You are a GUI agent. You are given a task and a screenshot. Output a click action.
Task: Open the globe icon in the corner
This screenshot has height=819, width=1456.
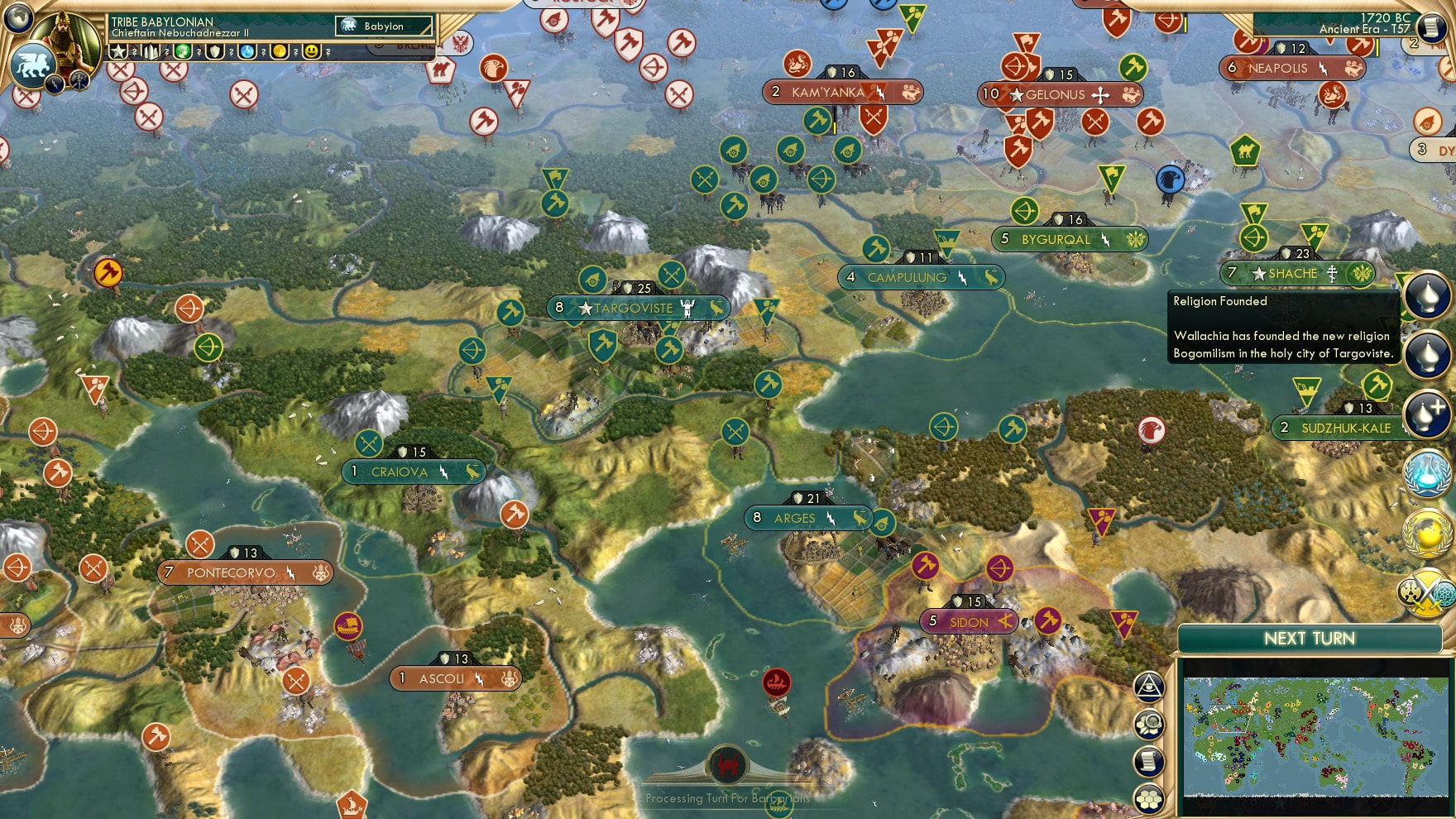[x=17, y=15]
